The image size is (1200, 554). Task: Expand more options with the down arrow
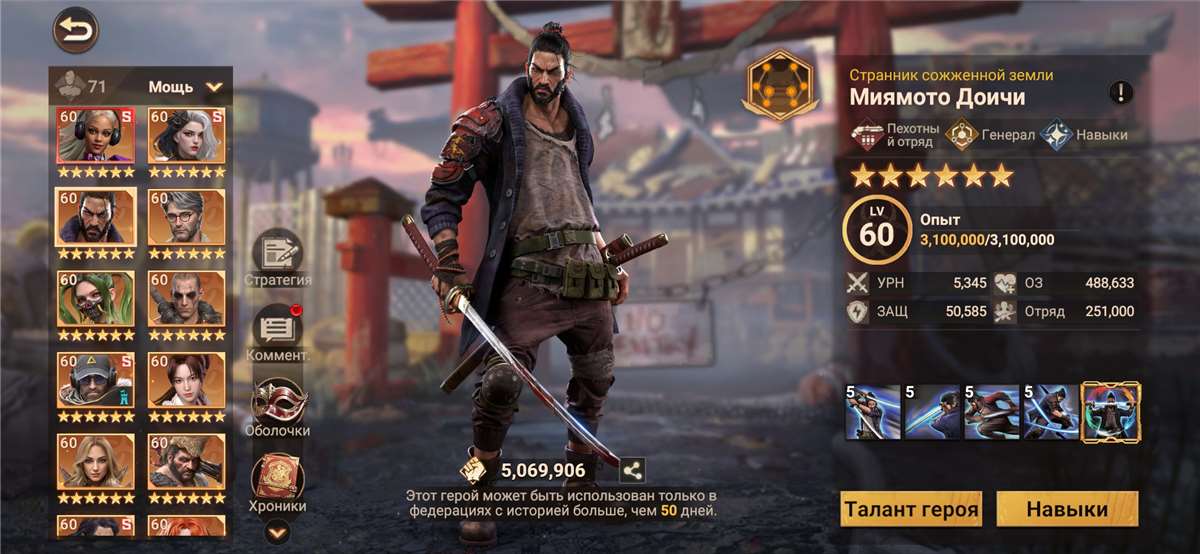(278, 533)
